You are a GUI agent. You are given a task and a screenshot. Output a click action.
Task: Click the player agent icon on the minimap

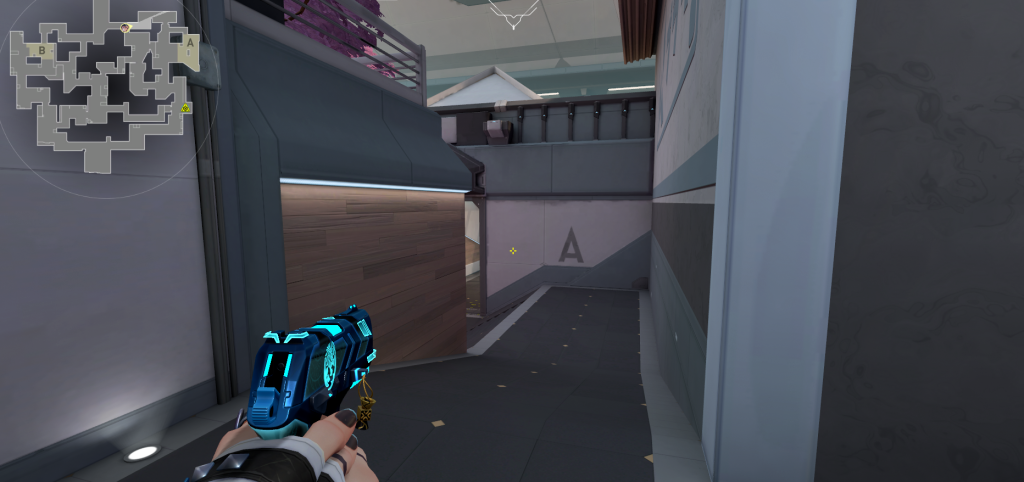point(125,28)
